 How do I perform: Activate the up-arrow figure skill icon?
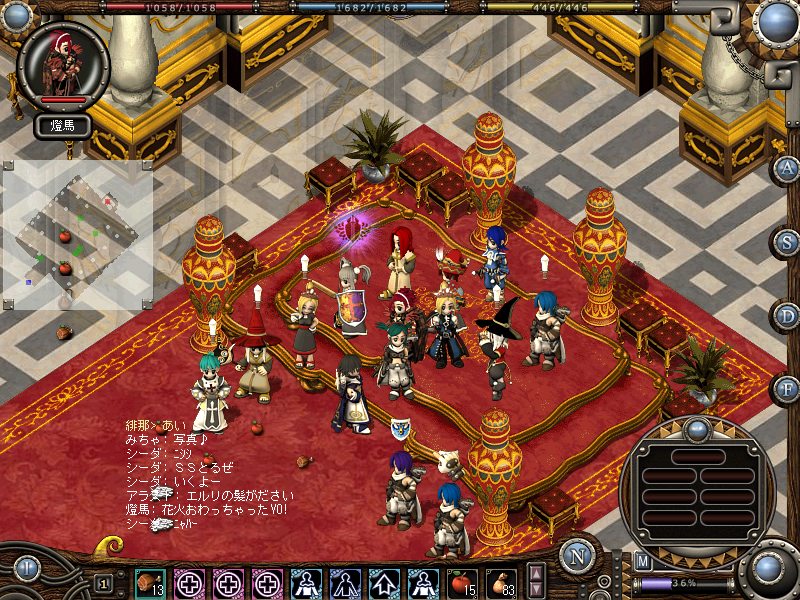coord(385,582)
